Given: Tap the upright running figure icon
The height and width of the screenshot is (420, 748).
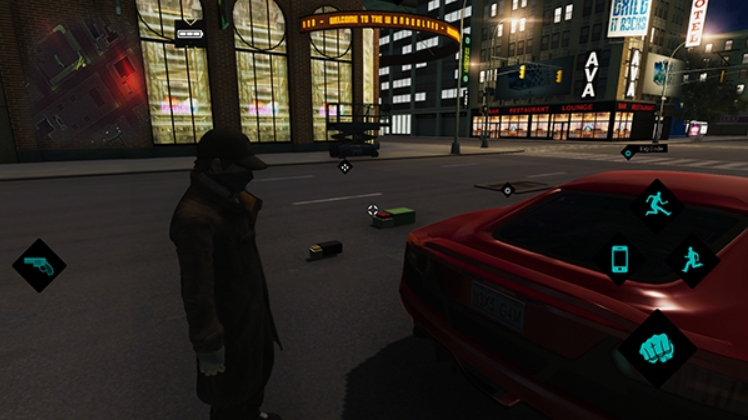Looking at the screenshot, I should (x=692, y=261).
